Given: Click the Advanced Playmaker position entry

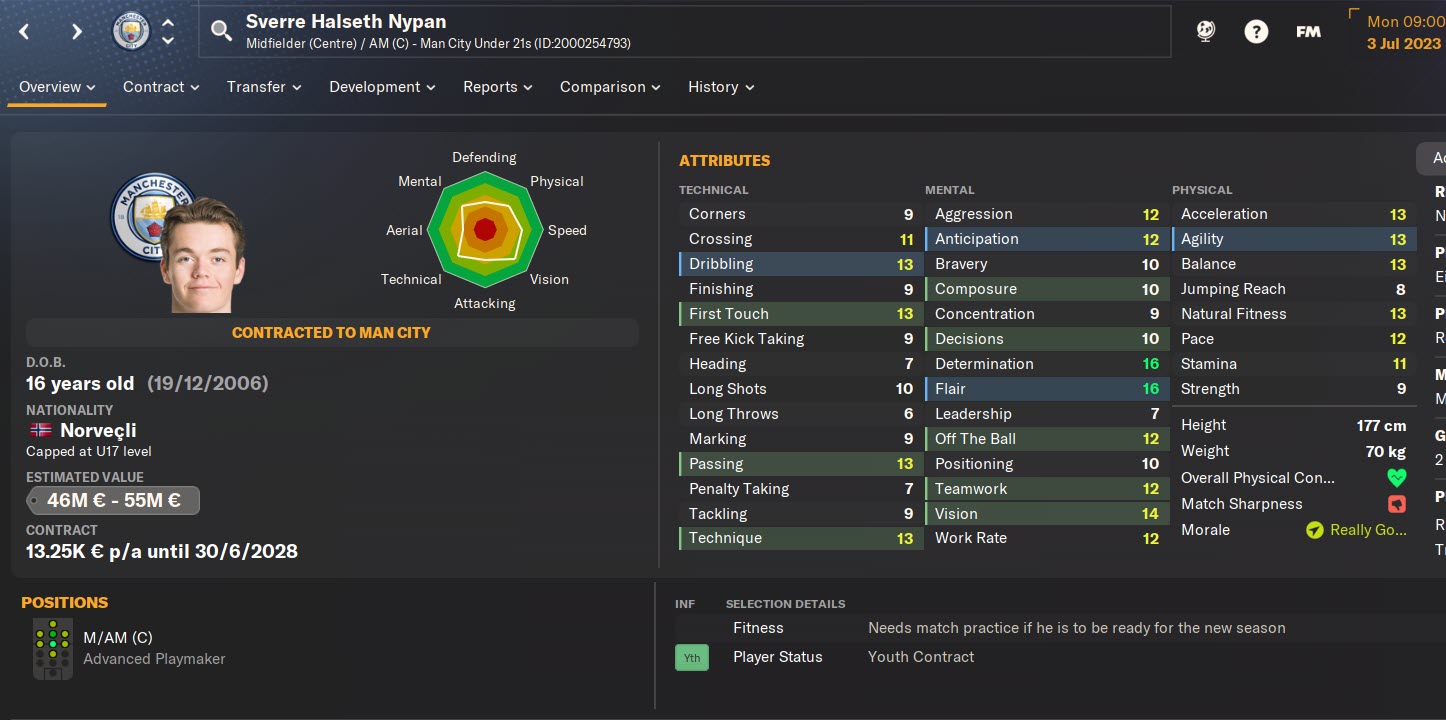Looking at the screenshot, I should click(x=154, y=659).
